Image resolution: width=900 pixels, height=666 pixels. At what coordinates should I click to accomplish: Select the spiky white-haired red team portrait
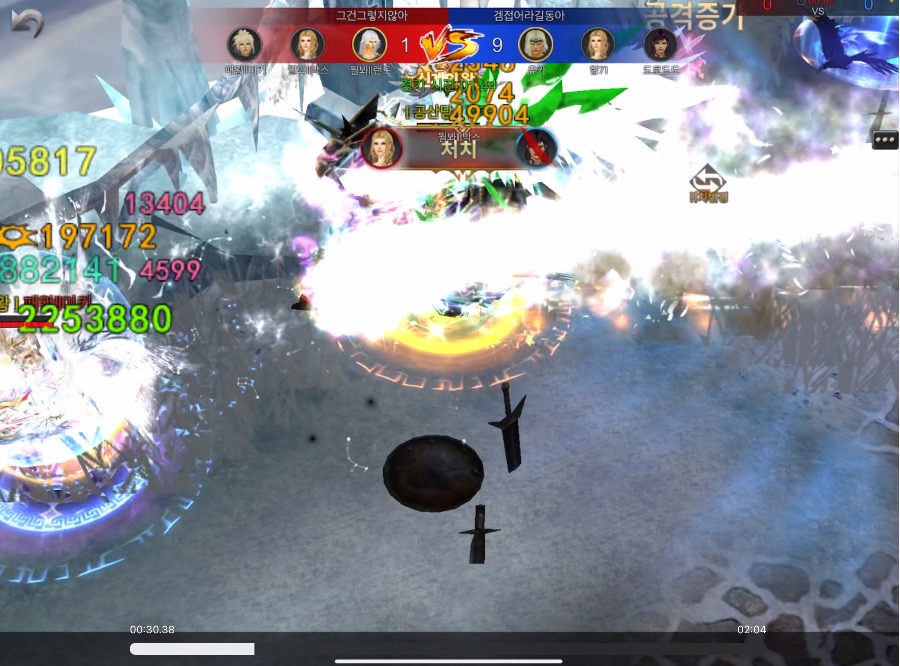tap(244, 44)
